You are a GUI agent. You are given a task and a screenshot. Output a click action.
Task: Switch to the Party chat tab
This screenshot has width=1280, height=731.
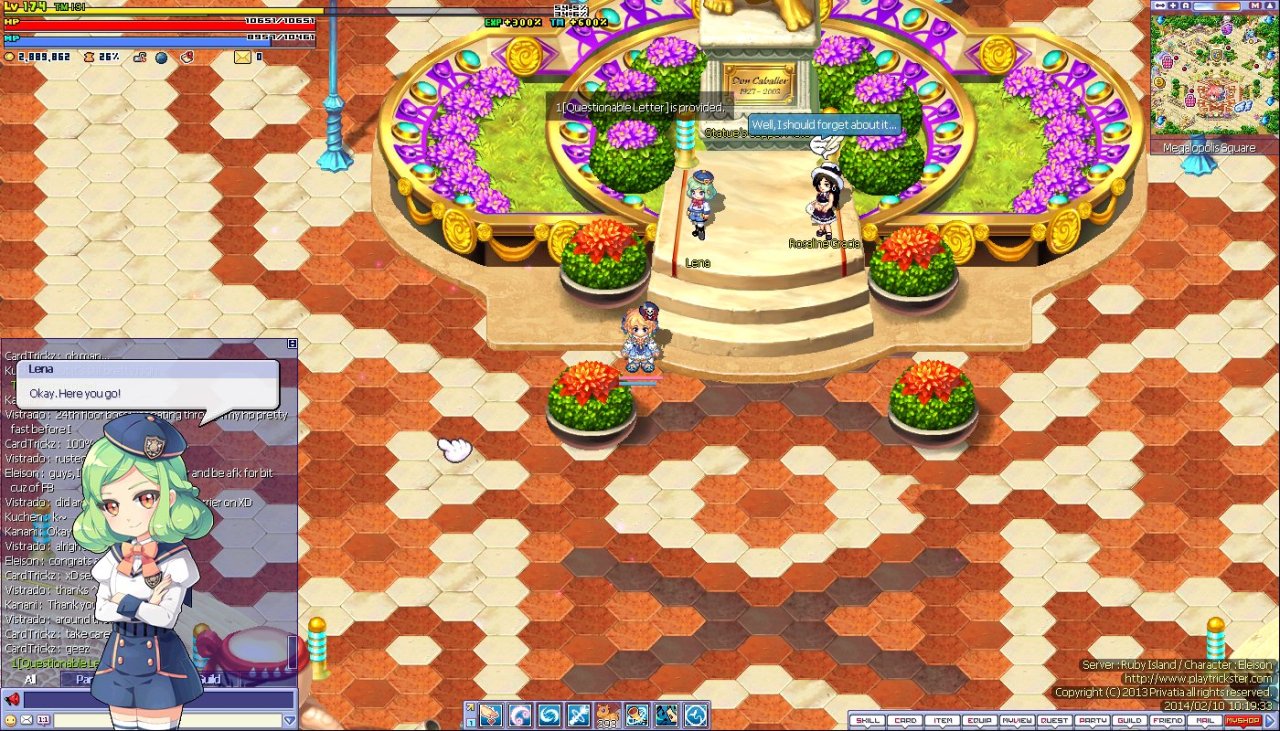pos(85,678)
